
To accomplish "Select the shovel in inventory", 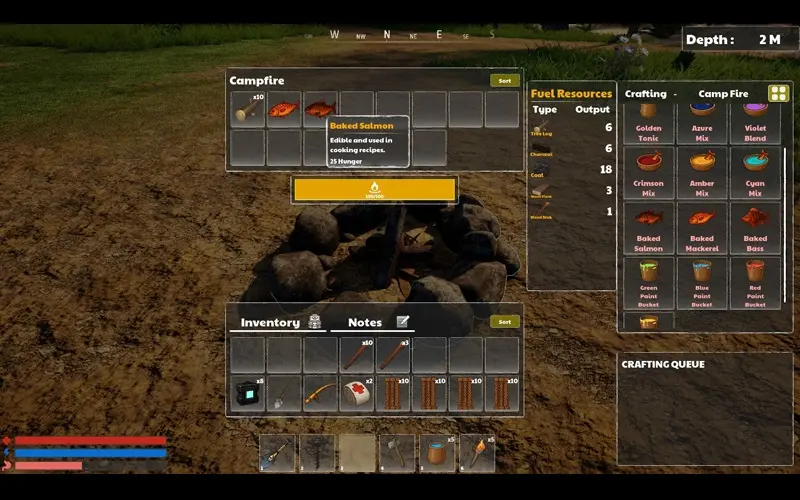I will point(284,394).
